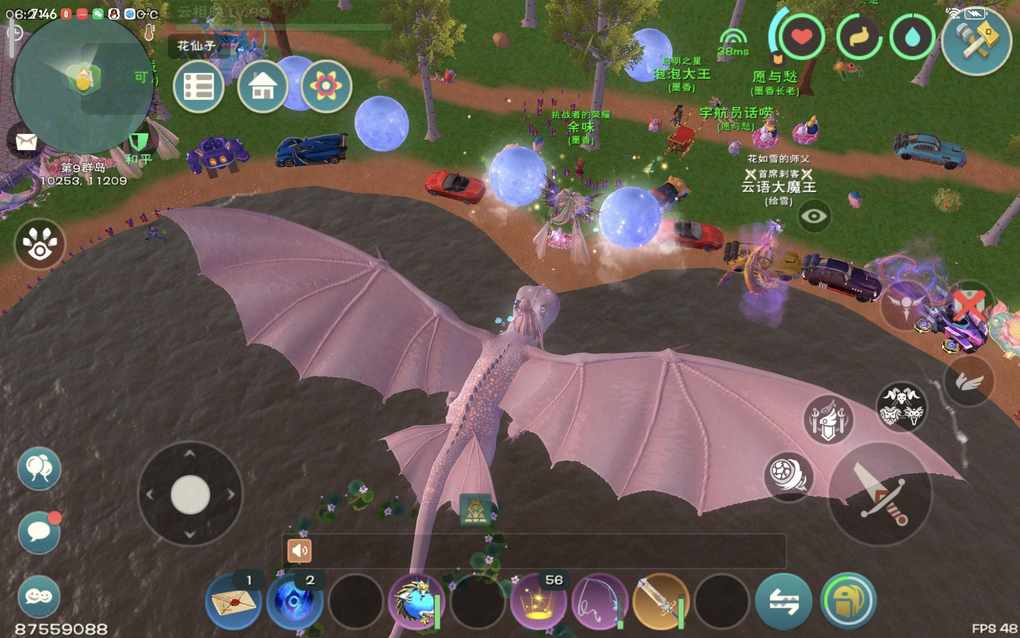Screen dimensions: 1020x638
Task: Activate the fireball skill
Action: tap(788, 477)
